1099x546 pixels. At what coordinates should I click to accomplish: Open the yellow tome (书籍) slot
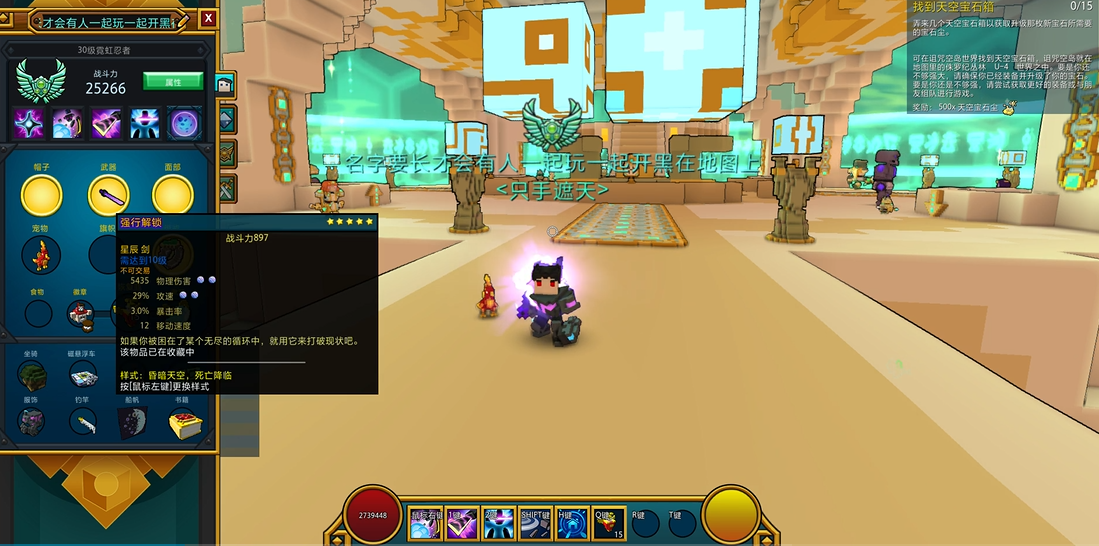click(183, 423)
